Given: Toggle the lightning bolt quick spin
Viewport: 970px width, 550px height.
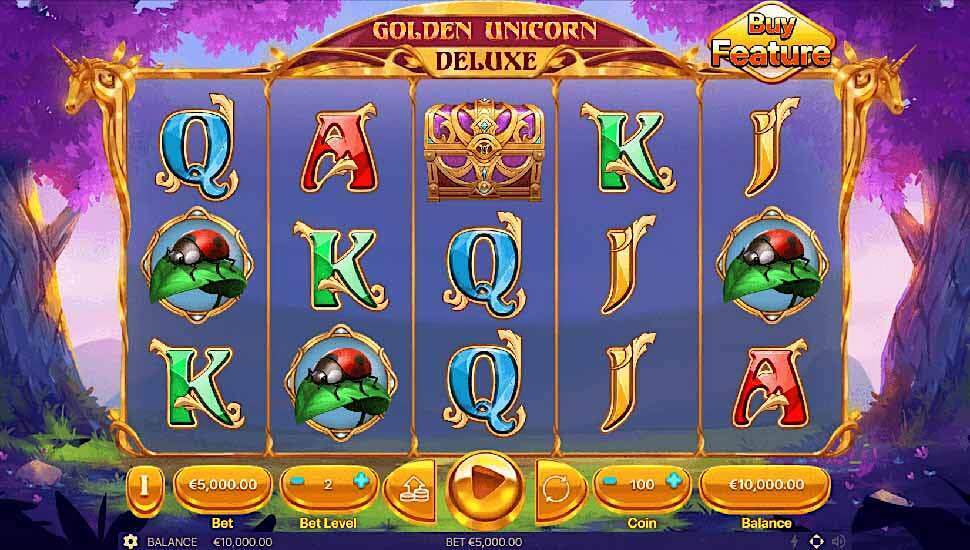Looking at the screenshot, I should (x=794, y=541).
